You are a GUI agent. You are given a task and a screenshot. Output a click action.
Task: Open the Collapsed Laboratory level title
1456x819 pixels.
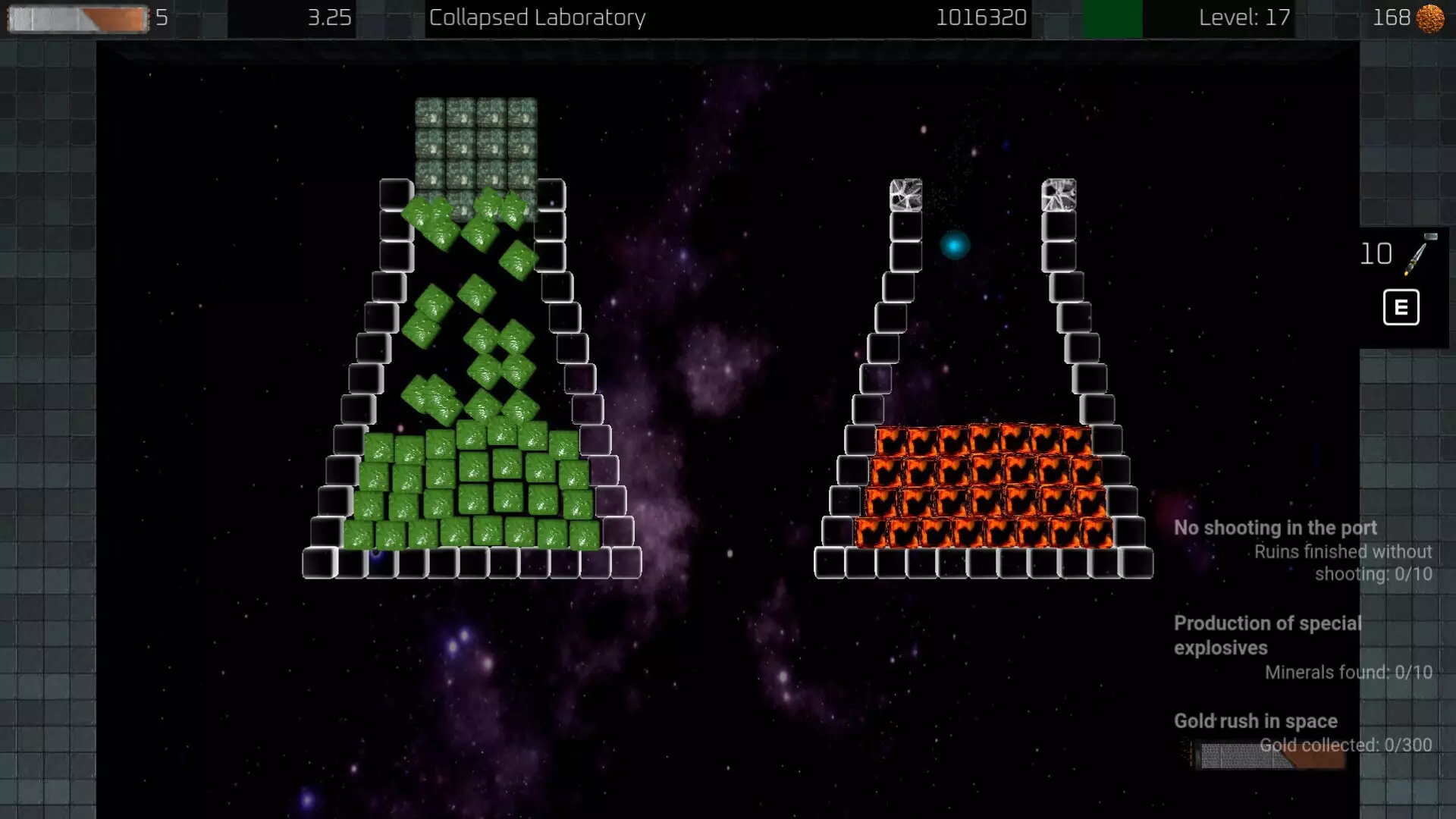(x=536, y=17)
